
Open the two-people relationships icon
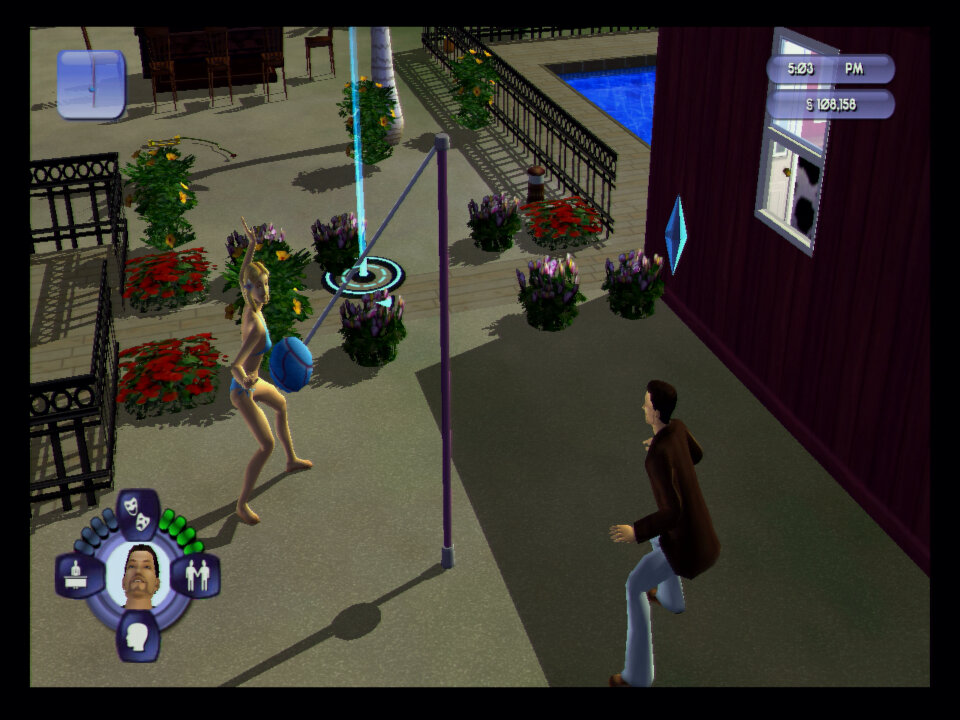196,576
